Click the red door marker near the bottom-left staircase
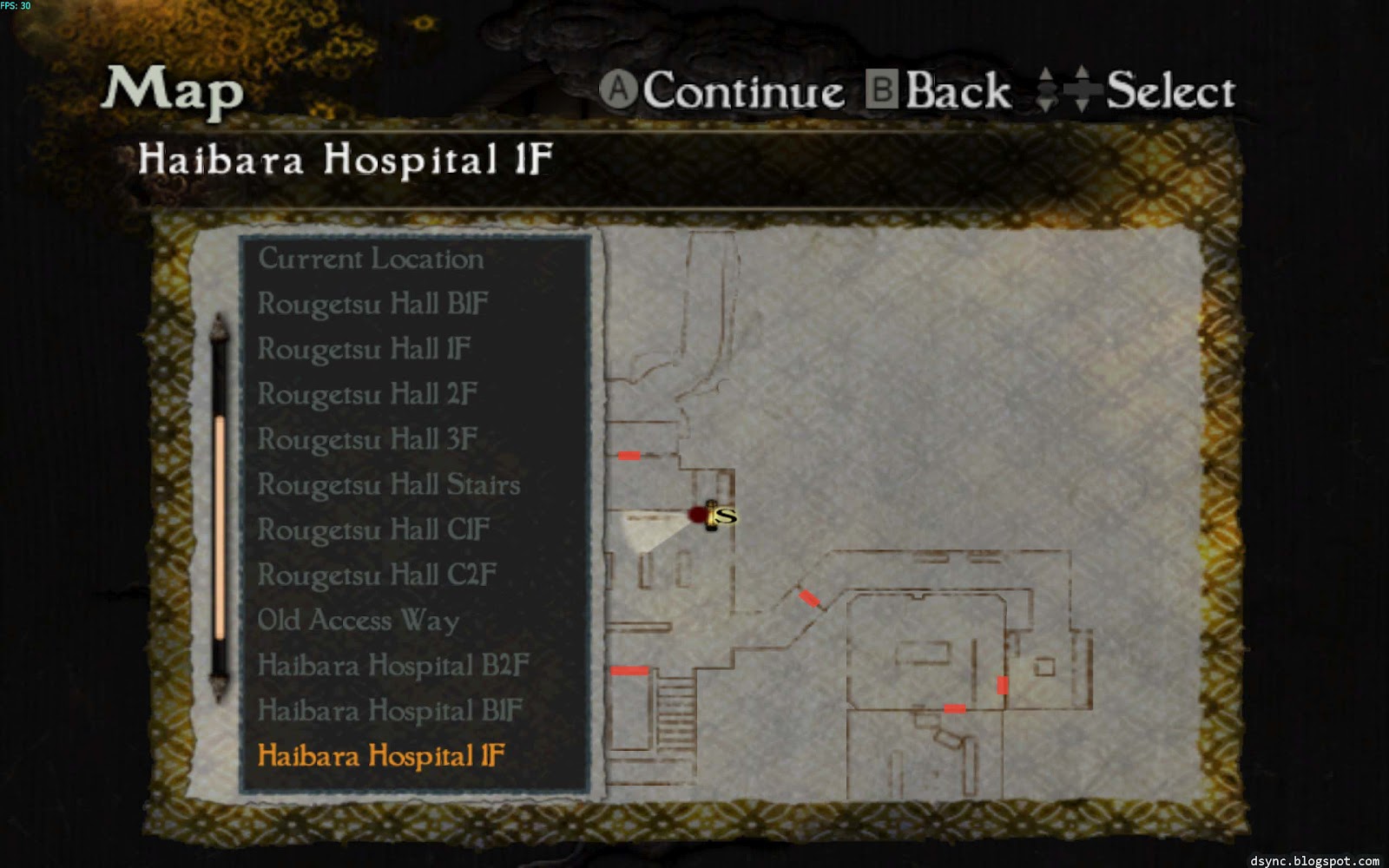The width and height of the screenshot is (1389, 868). click(x=629, y=669)
